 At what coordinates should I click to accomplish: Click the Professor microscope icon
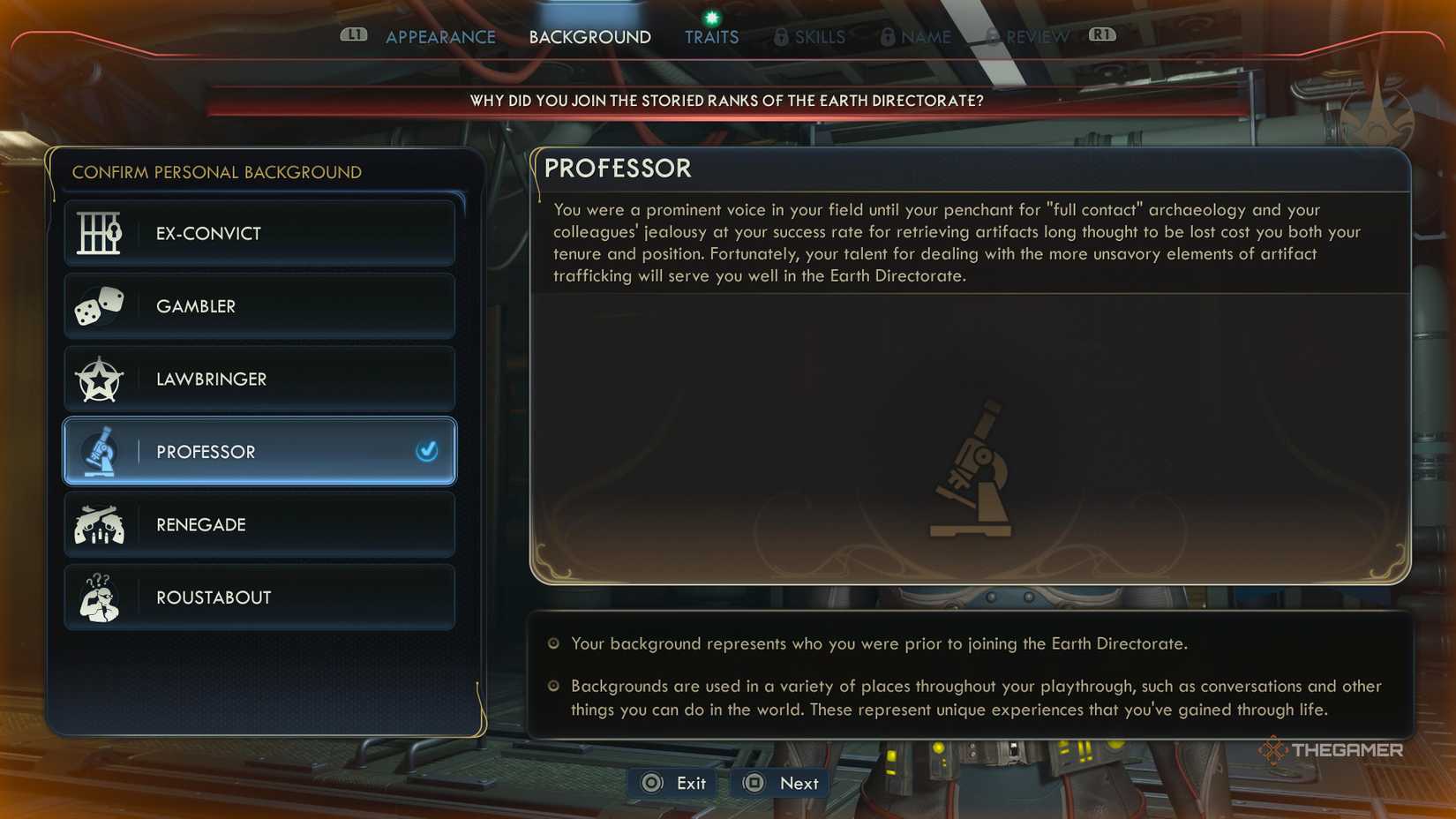point(99,451)
